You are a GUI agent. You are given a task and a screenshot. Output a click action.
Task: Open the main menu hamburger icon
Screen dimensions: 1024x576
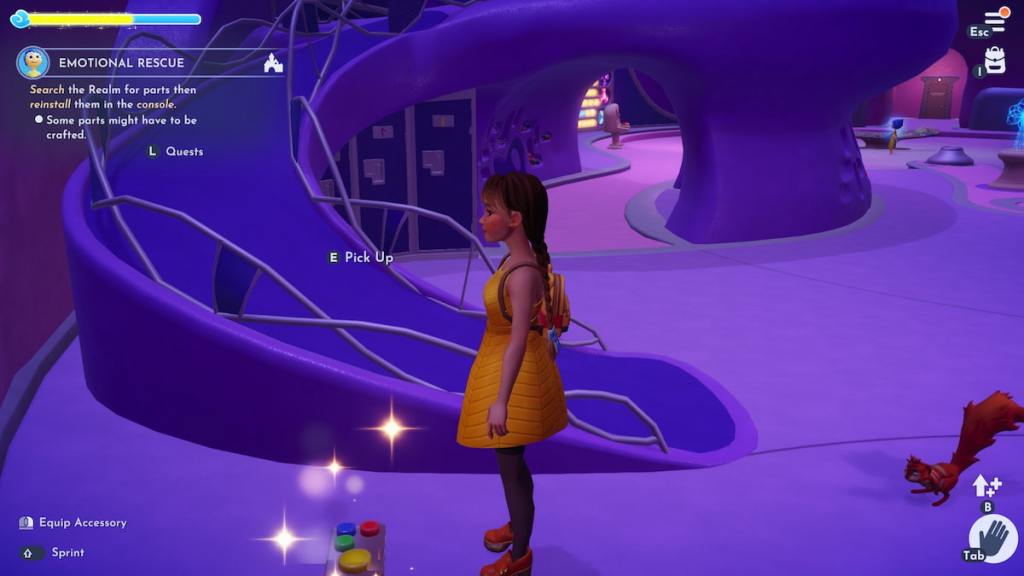pyautogui.click(x=996, y=19)
